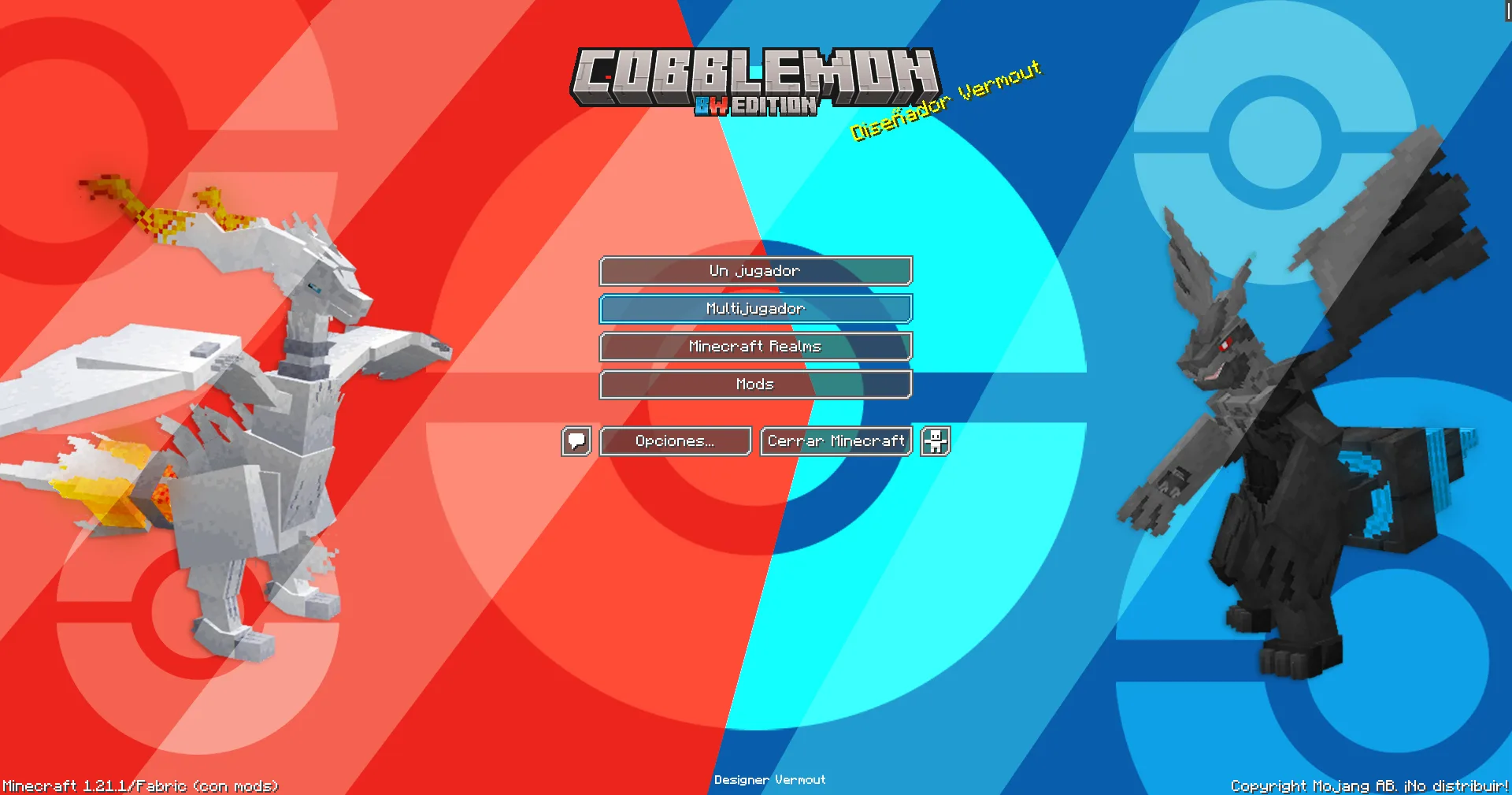Open Minecraft Realms
The width and height of the screenshot is (1512, 795).
click(x=755, y=347)
